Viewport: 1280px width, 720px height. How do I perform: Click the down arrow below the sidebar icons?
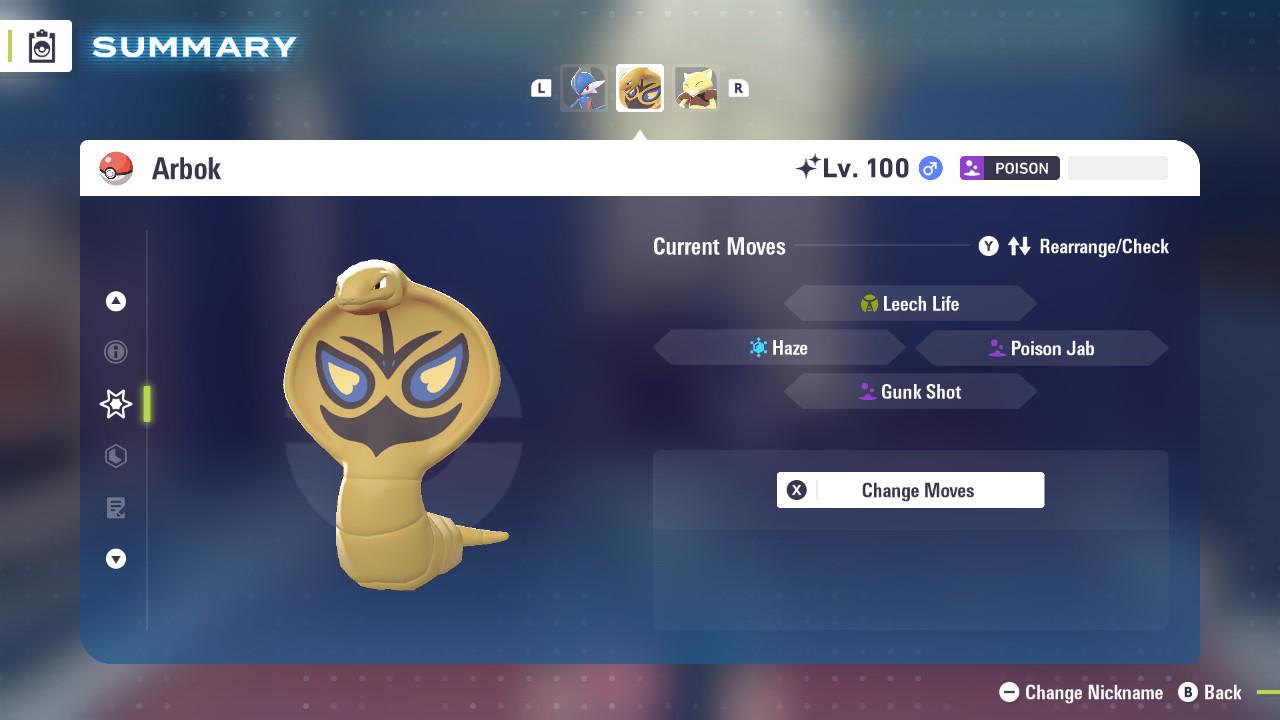(x=116, y=559)
